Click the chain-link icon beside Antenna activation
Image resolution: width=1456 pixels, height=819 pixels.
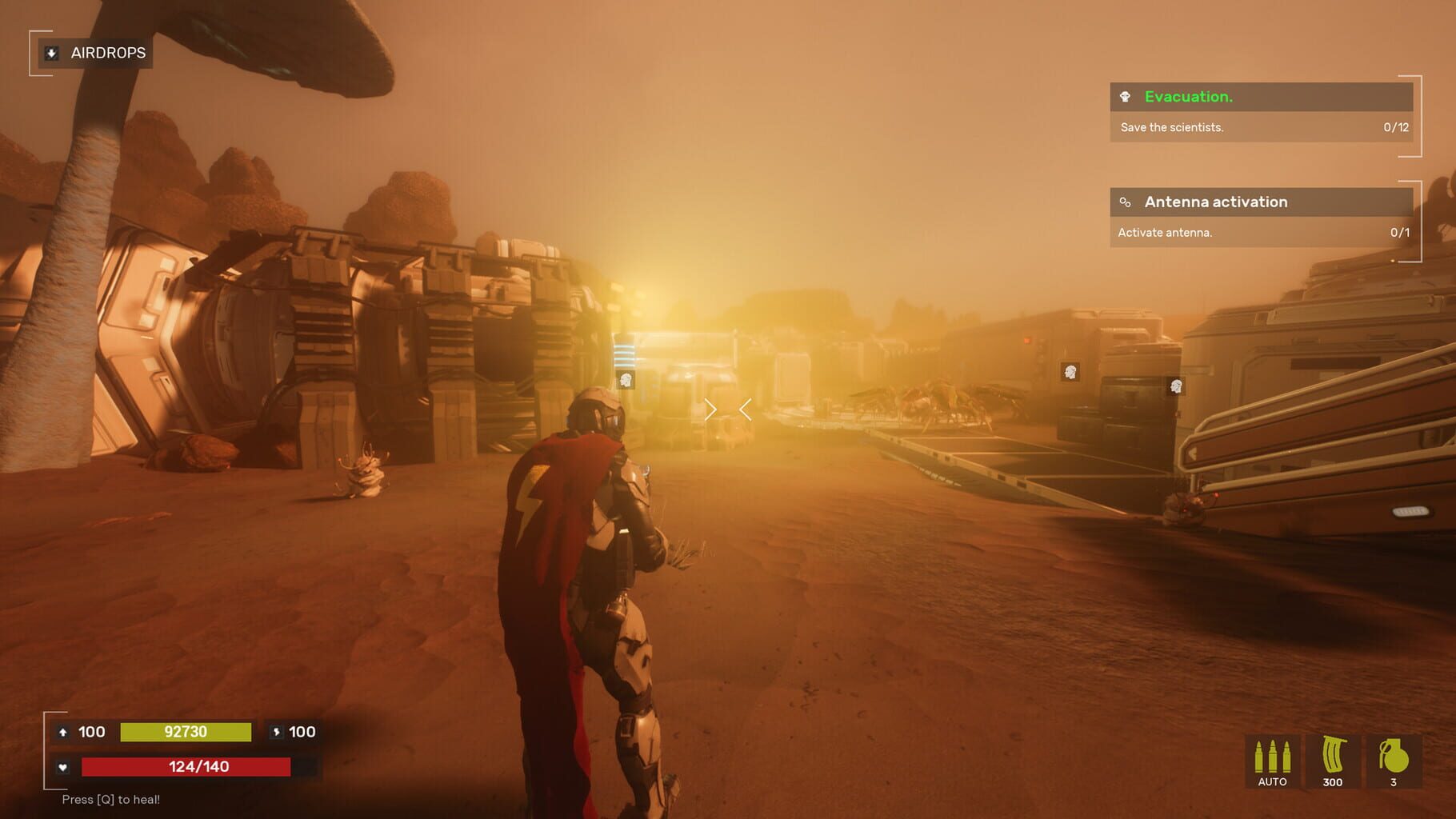click(x=1126, y=202)
